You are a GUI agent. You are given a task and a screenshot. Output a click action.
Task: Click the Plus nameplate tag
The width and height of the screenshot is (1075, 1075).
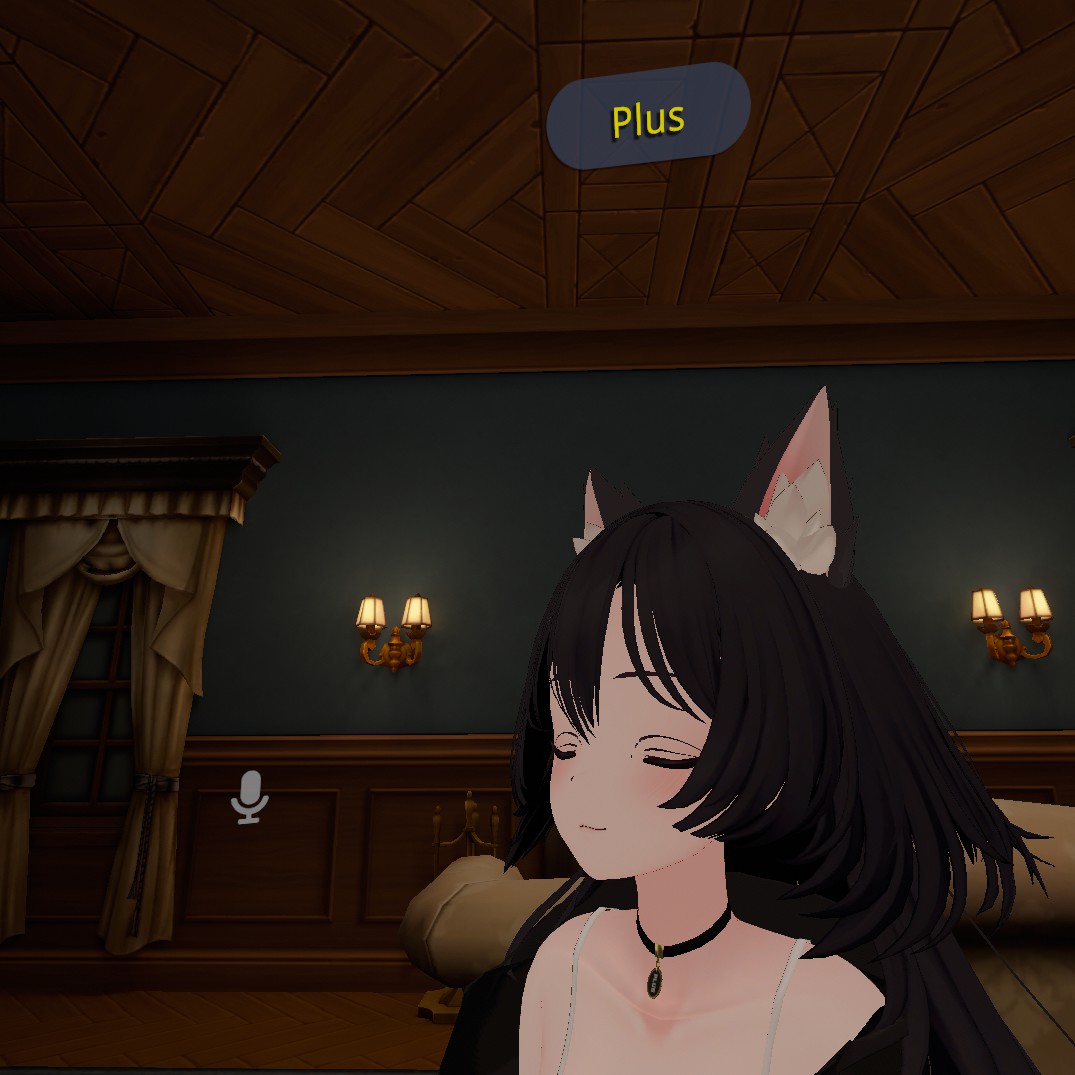tap(648, 116)
